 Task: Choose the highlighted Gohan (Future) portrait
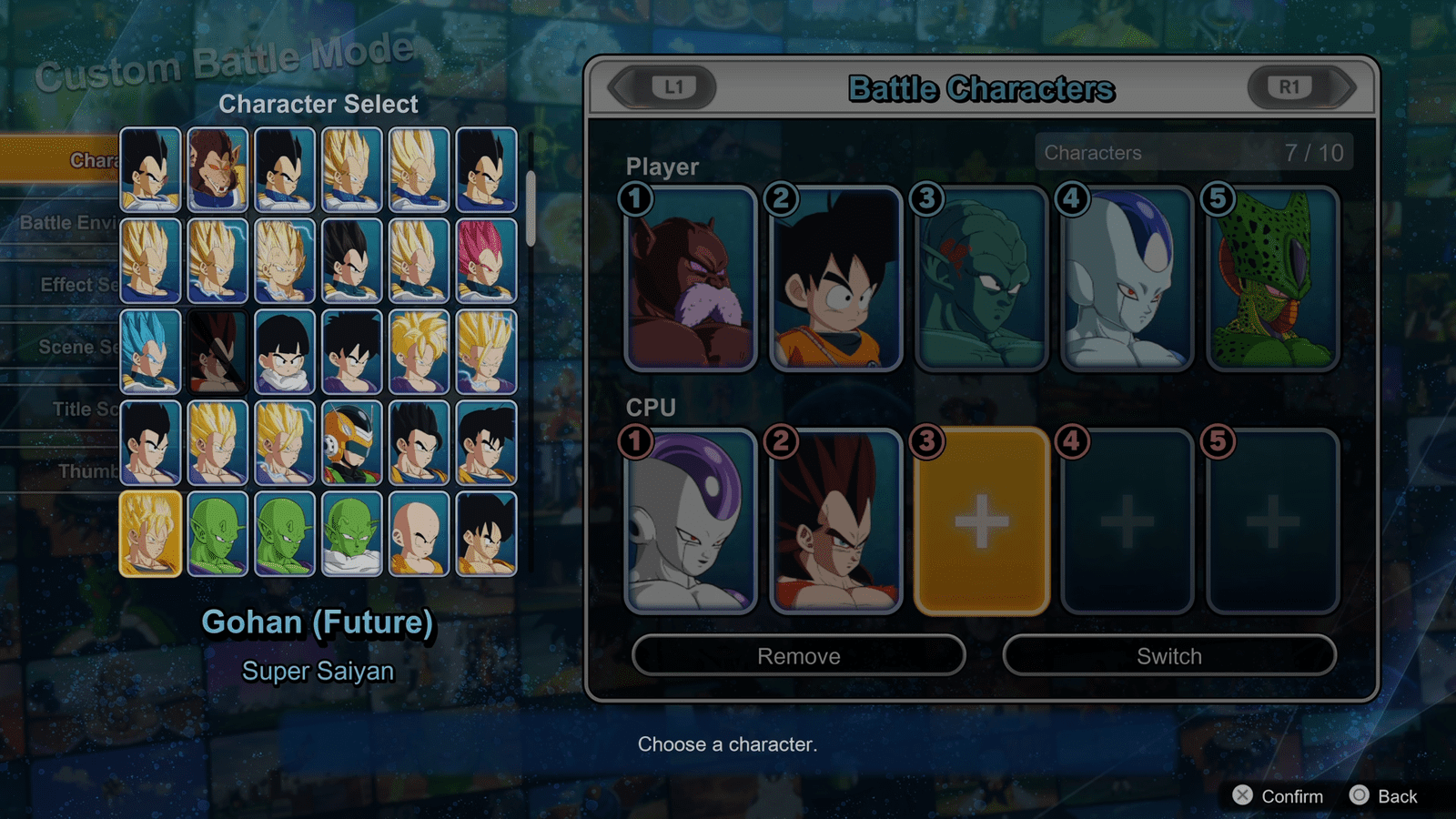(x=150, y=534)
